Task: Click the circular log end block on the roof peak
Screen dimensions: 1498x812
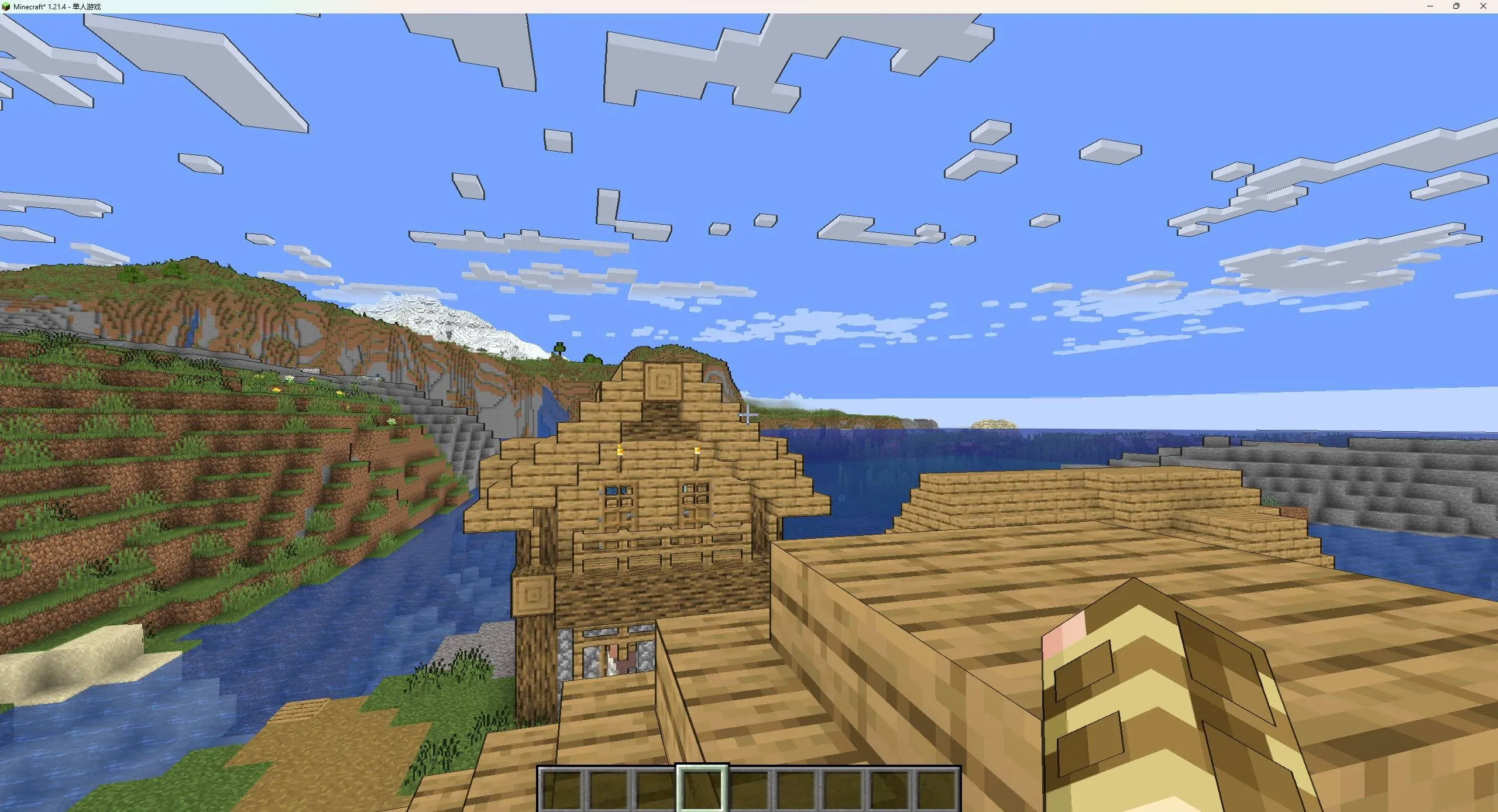Action: tap(664, 380)
